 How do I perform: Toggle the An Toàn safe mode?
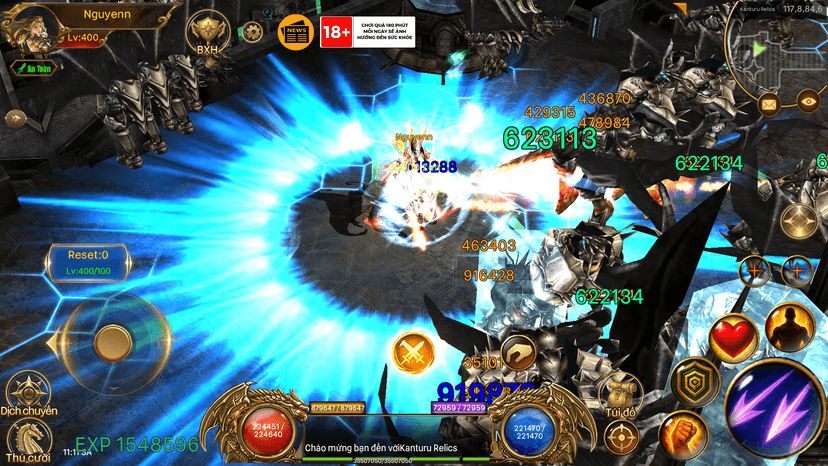(33, 68)
